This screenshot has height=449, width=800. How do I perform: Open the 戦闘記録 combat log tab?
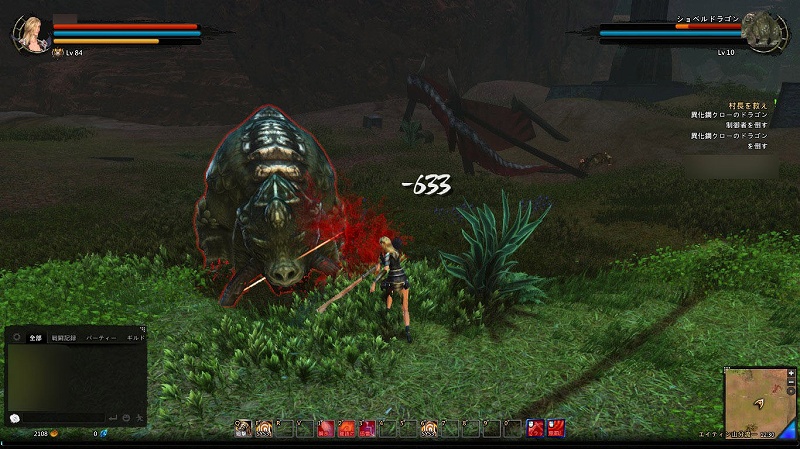click(65, 339)
